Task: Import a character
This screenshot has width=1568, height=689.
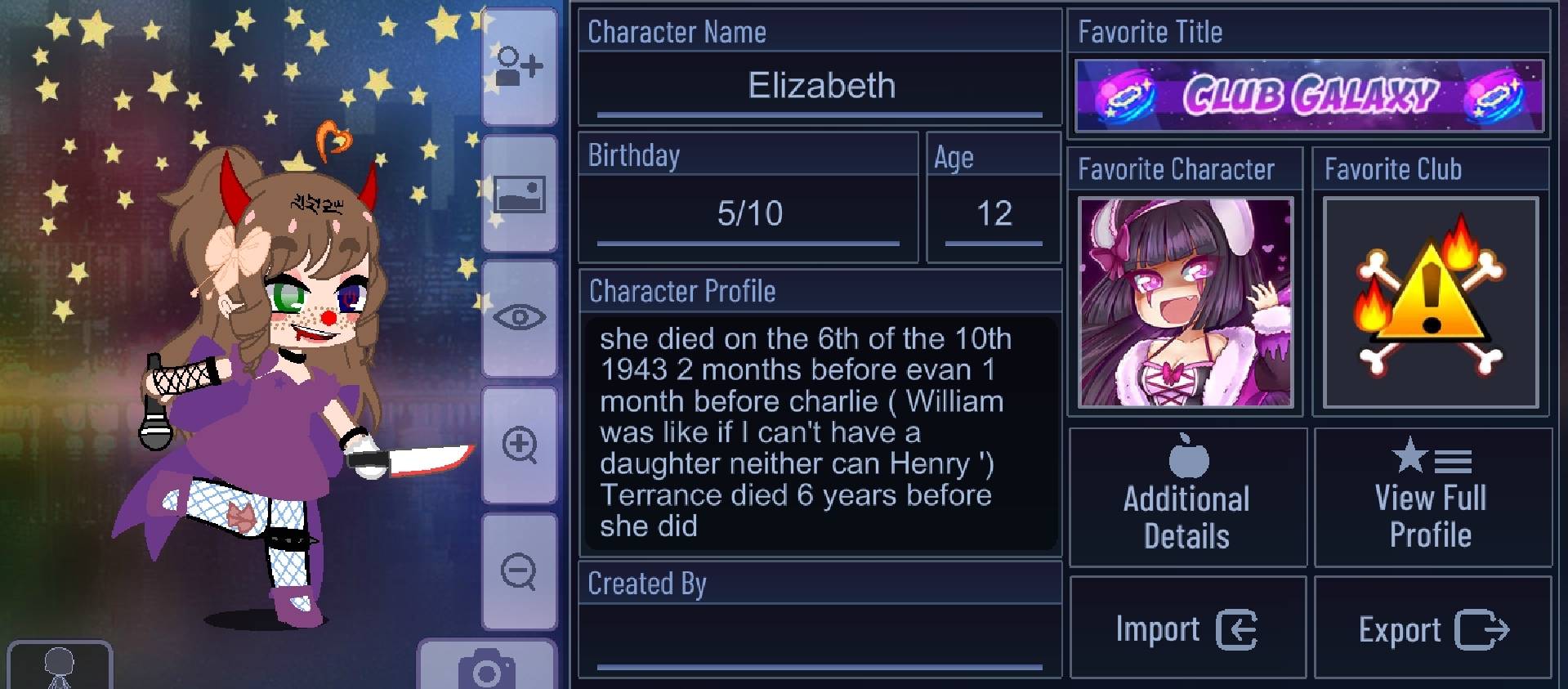Action: (1187, 629)
